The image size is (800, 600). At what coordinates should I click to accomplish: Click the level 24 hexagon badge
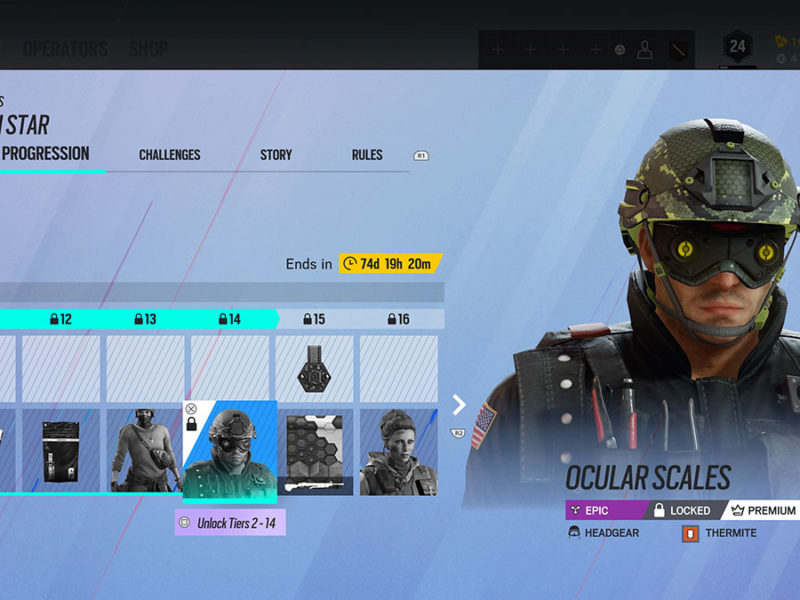tap(737, 47)
